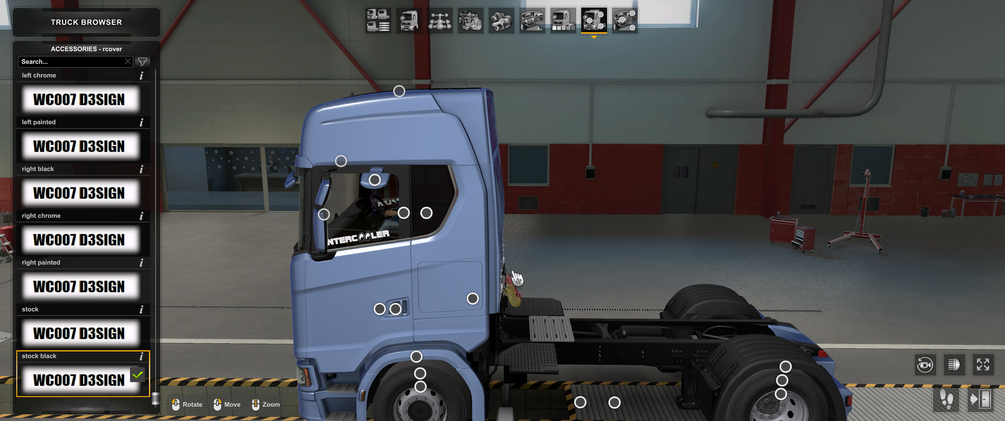The image size is (1005, 421).
Task: Toggle the truck headlights button
Action: point(954,365)
